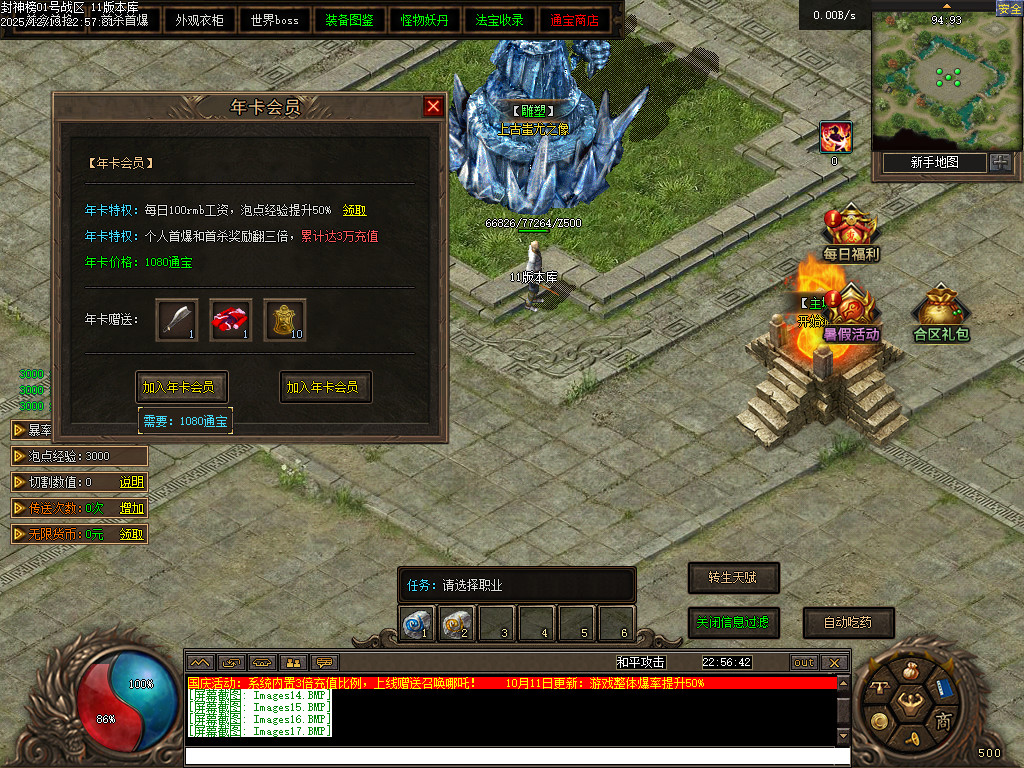Open the 法宝收录 menu

point(500,20)
